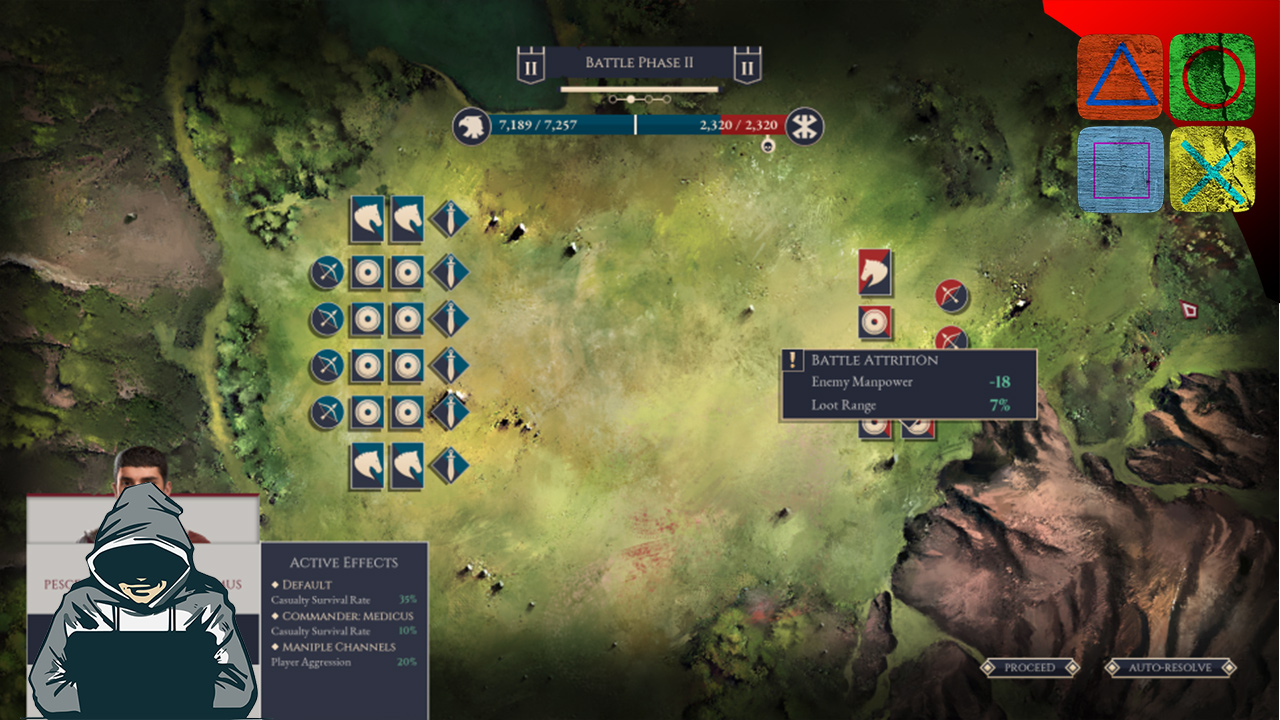1280x720 pixels.
Task: Choose Auto-Resolve for the battle
Action: pyautogui.click(x=1170, y=667)
